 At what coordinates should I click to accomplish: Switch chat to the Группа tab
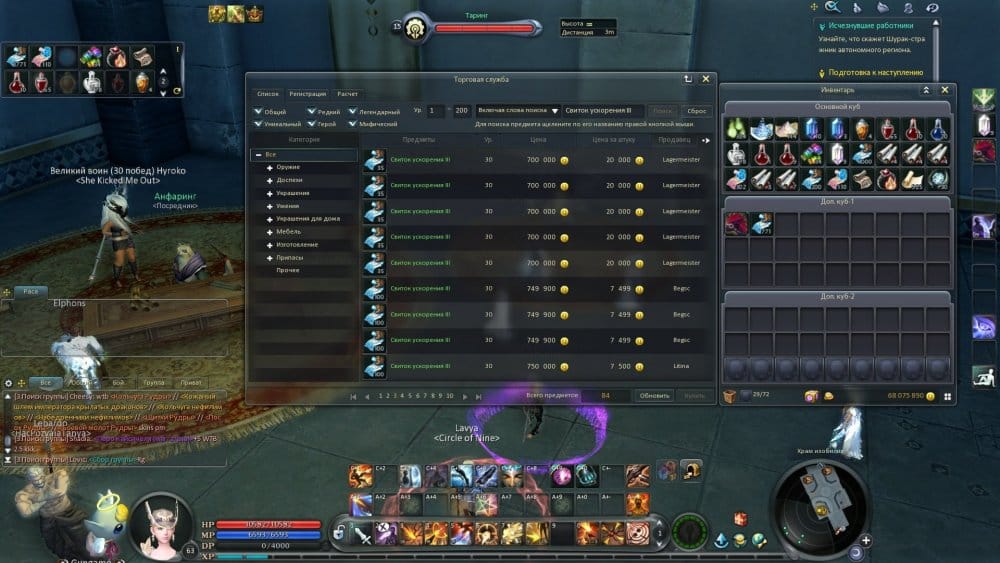tap(154, 382)
